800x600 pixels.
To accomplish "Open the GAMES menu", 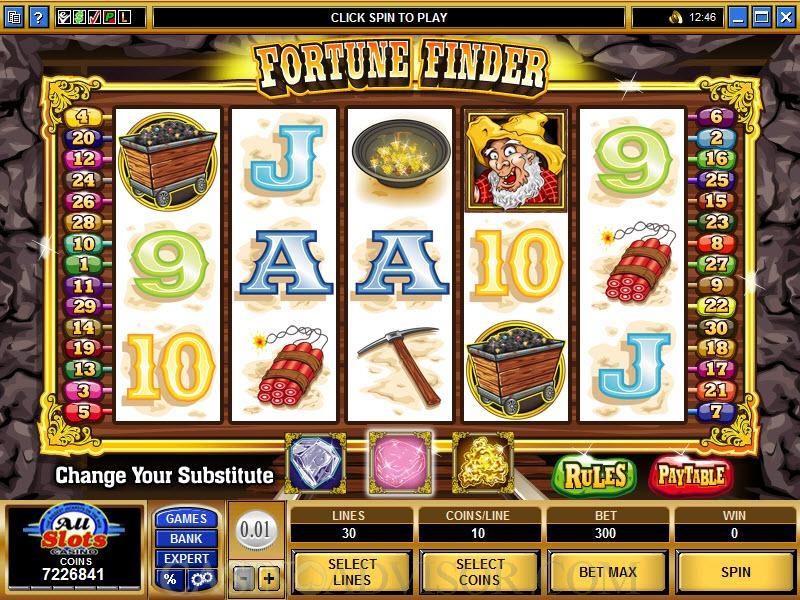I will tap(187, 518).
